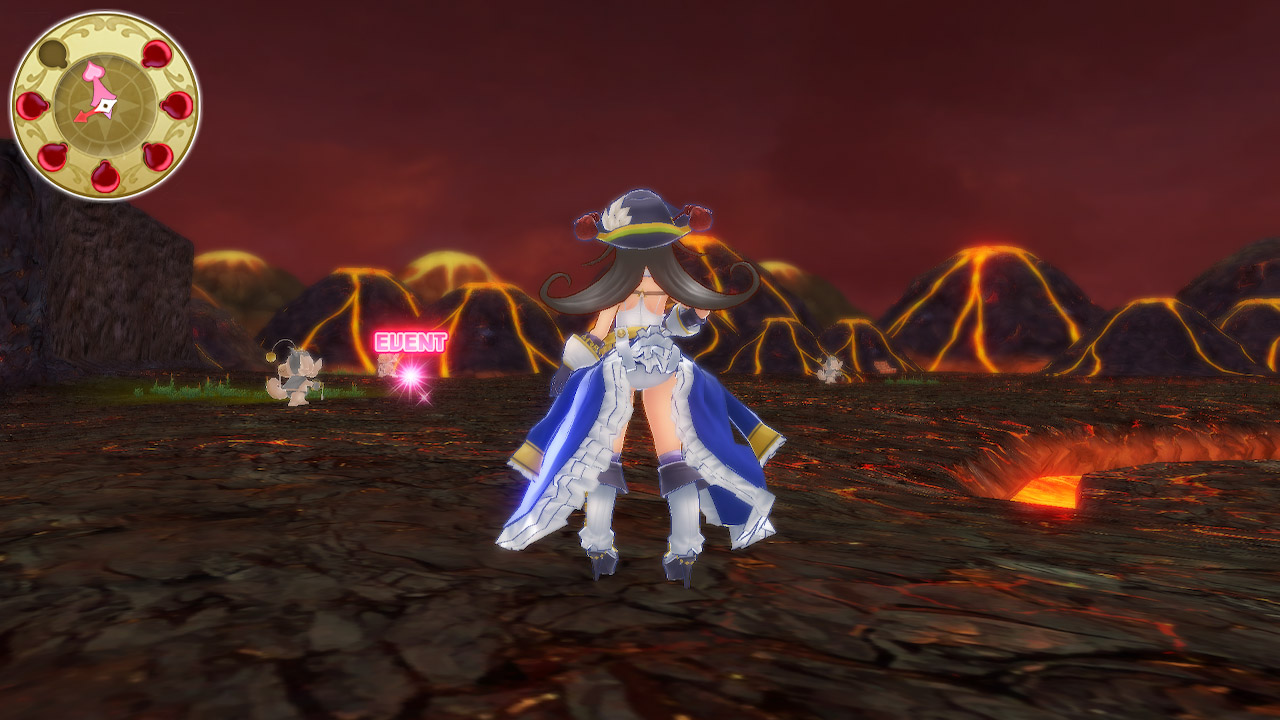Select the topmost red gem on the time dial
This screenshot has width=1280, height=720.
click(156, 55)
